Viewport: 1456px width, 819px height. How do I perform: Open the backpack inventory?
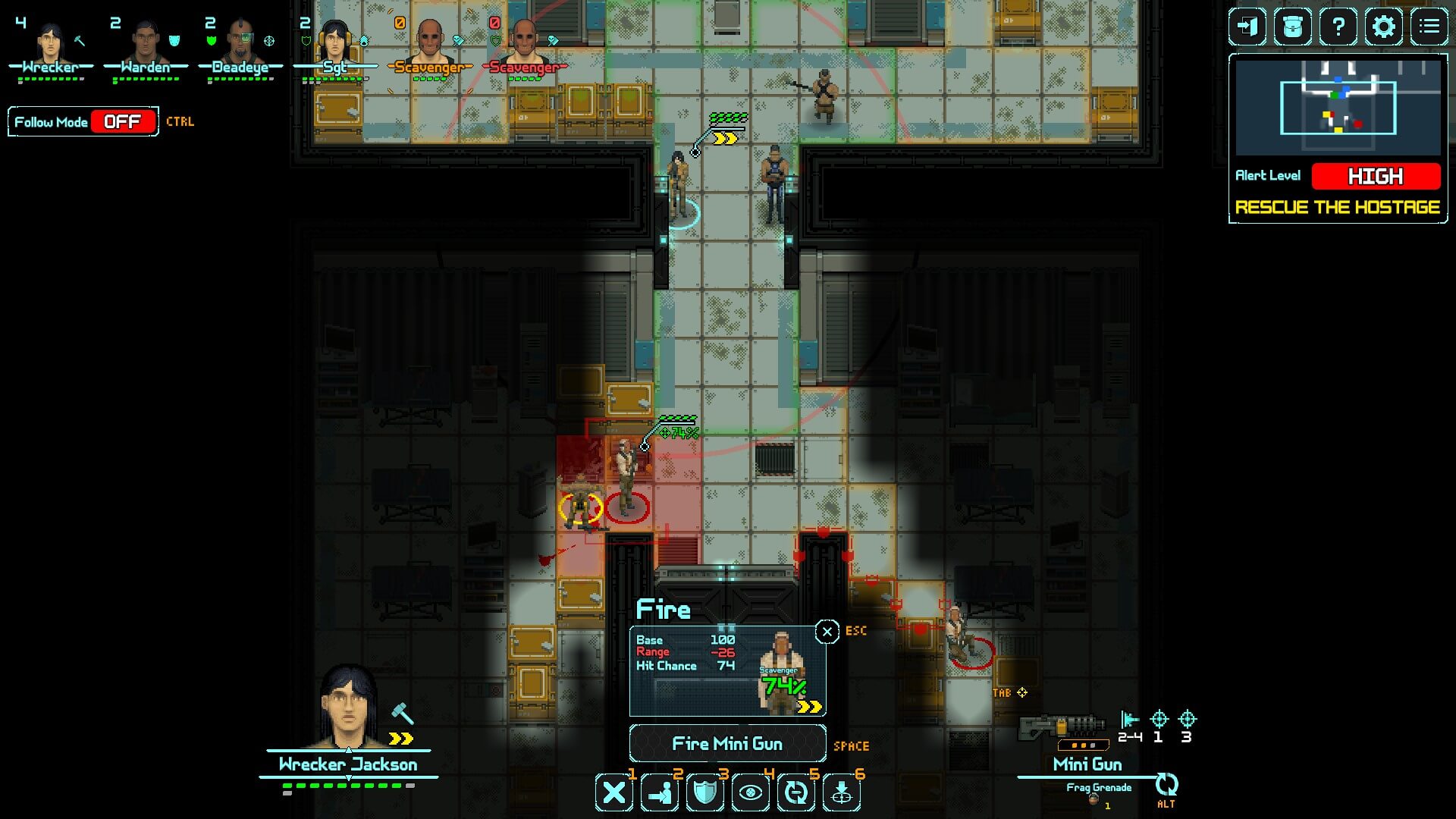click(x=1293, y=27)
